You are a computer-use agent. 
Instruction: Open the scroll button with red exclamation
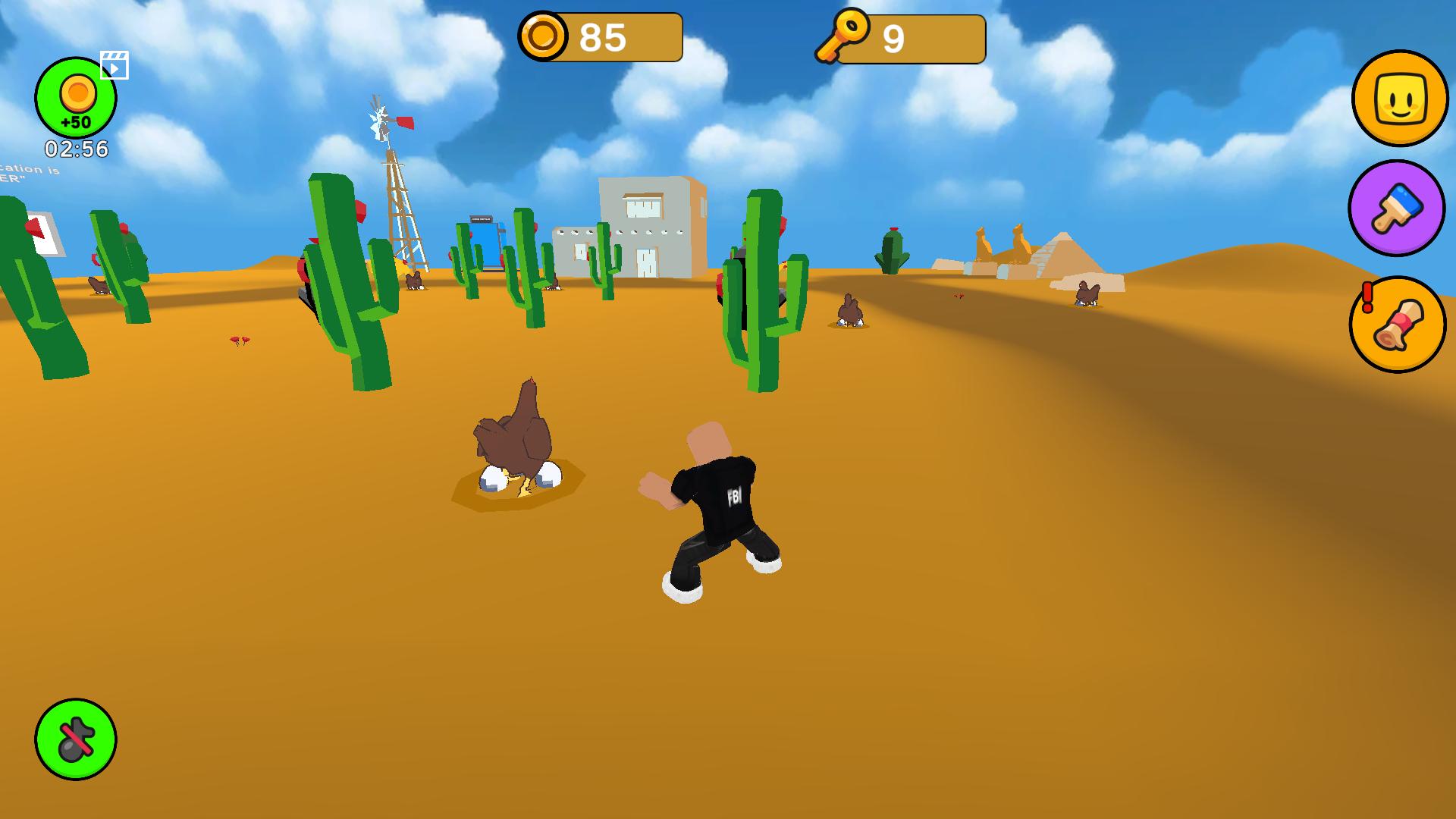click(x=1398, y=325)
